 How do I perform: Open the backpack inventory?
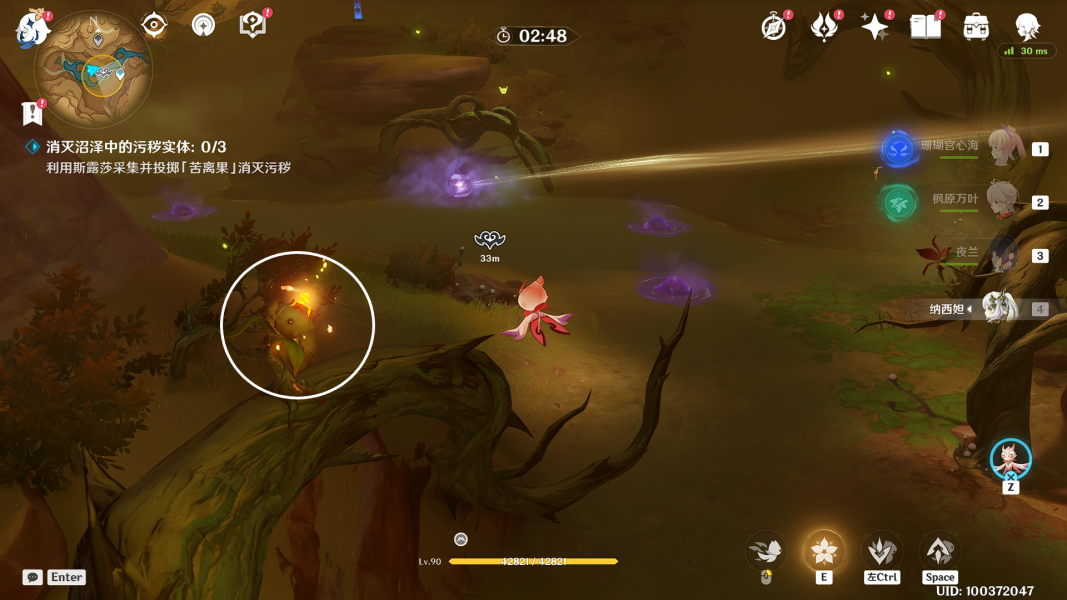976,27
